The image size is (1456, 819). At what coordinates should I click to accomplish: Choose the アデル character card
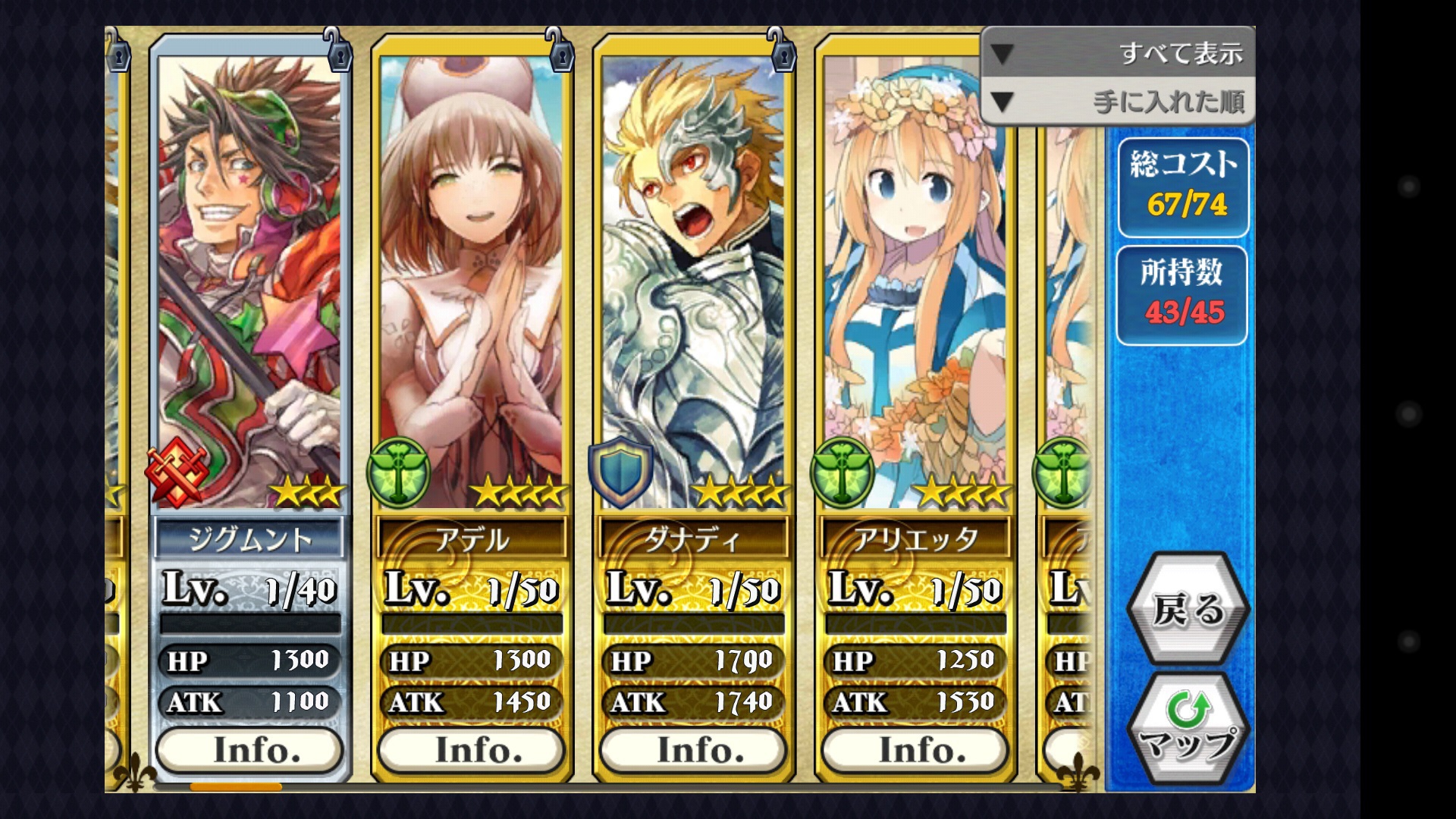tap(471, 281)
